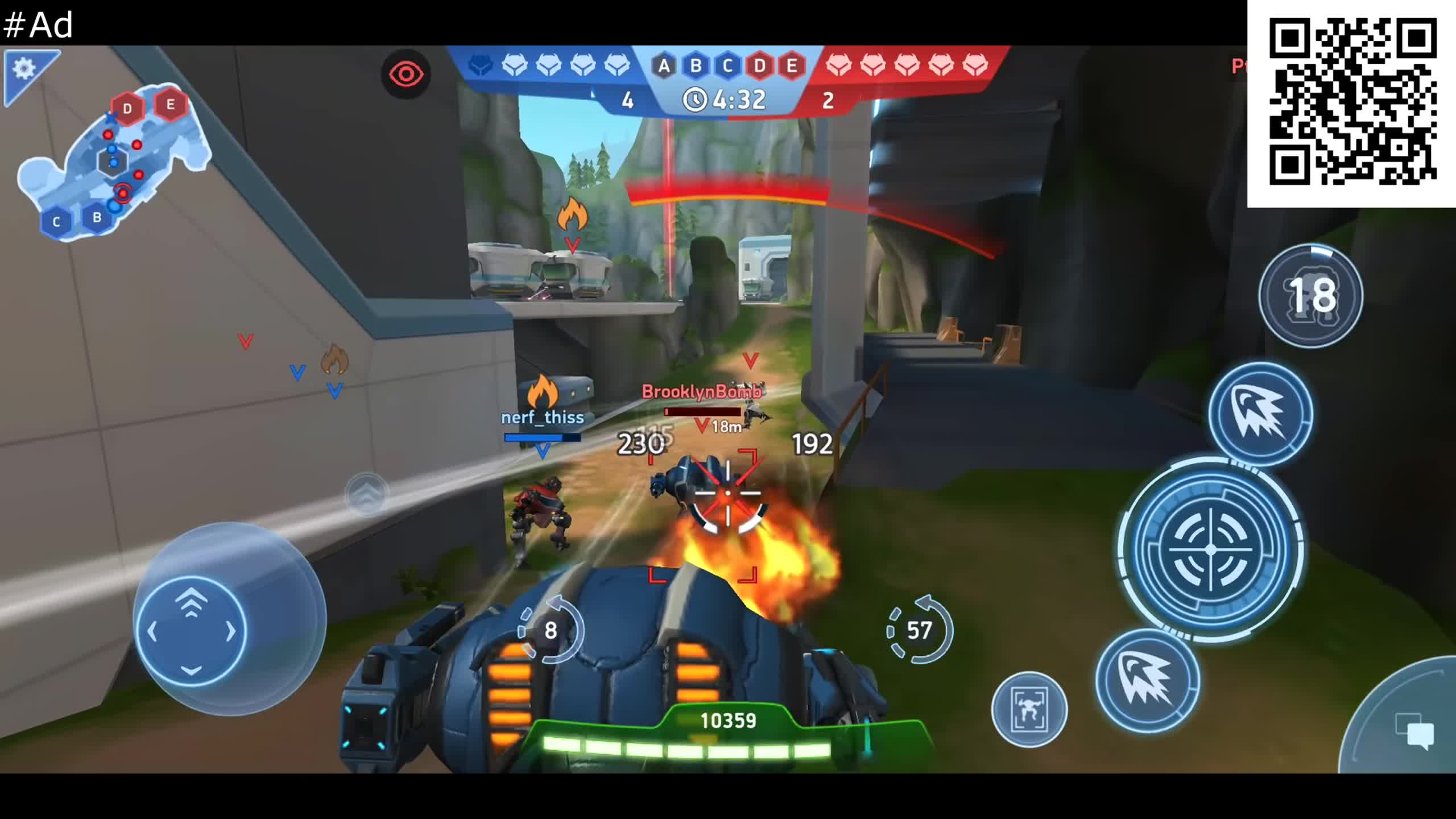1456x819 pixels.
Task: Activate the ability showing 18 cooldown
Action: [1310, 295]
